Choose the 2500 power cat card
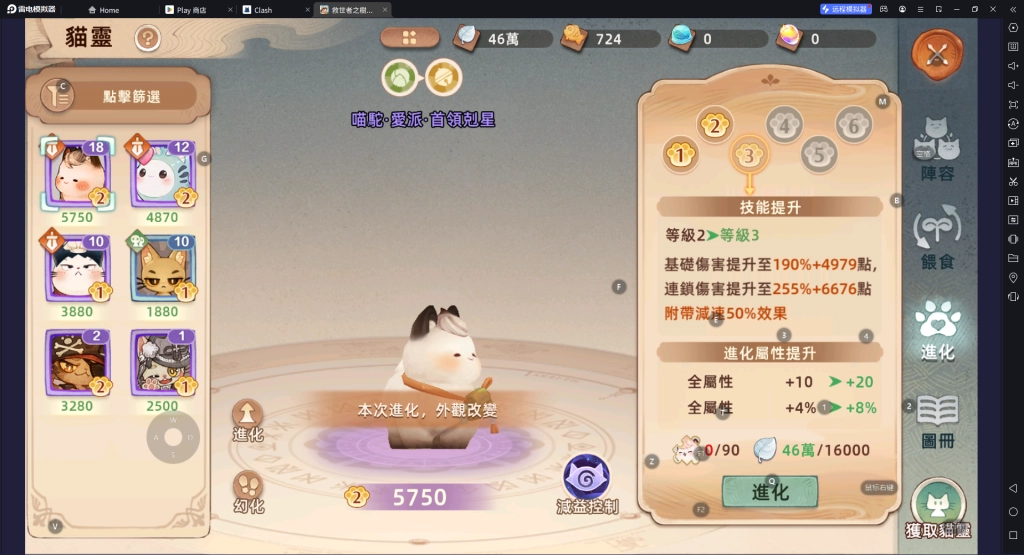Viewport: 1024px width, 555px height. click(x=163, y=362)
